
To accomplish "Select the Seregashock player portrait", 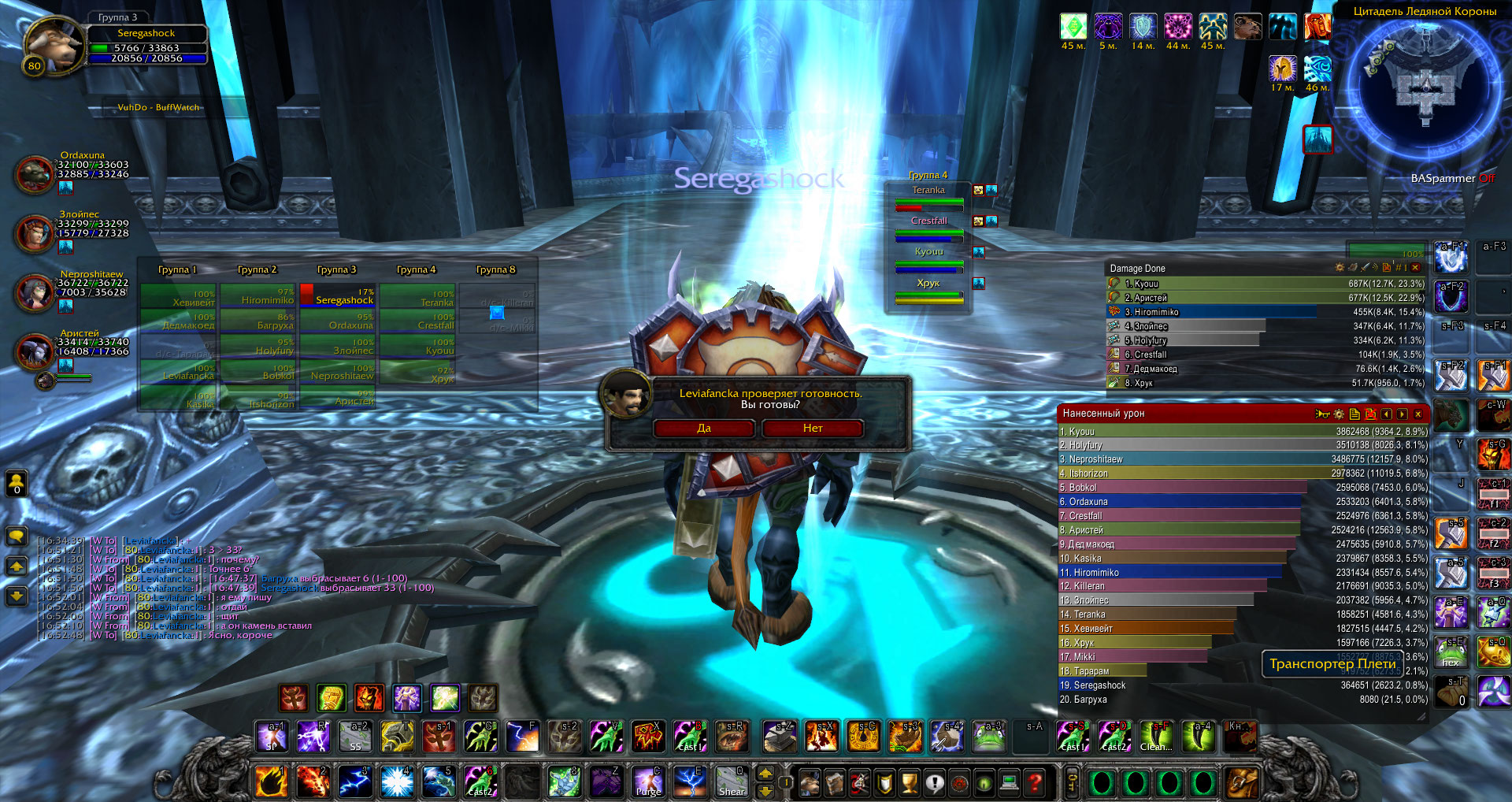I will [x=53, y=45].
